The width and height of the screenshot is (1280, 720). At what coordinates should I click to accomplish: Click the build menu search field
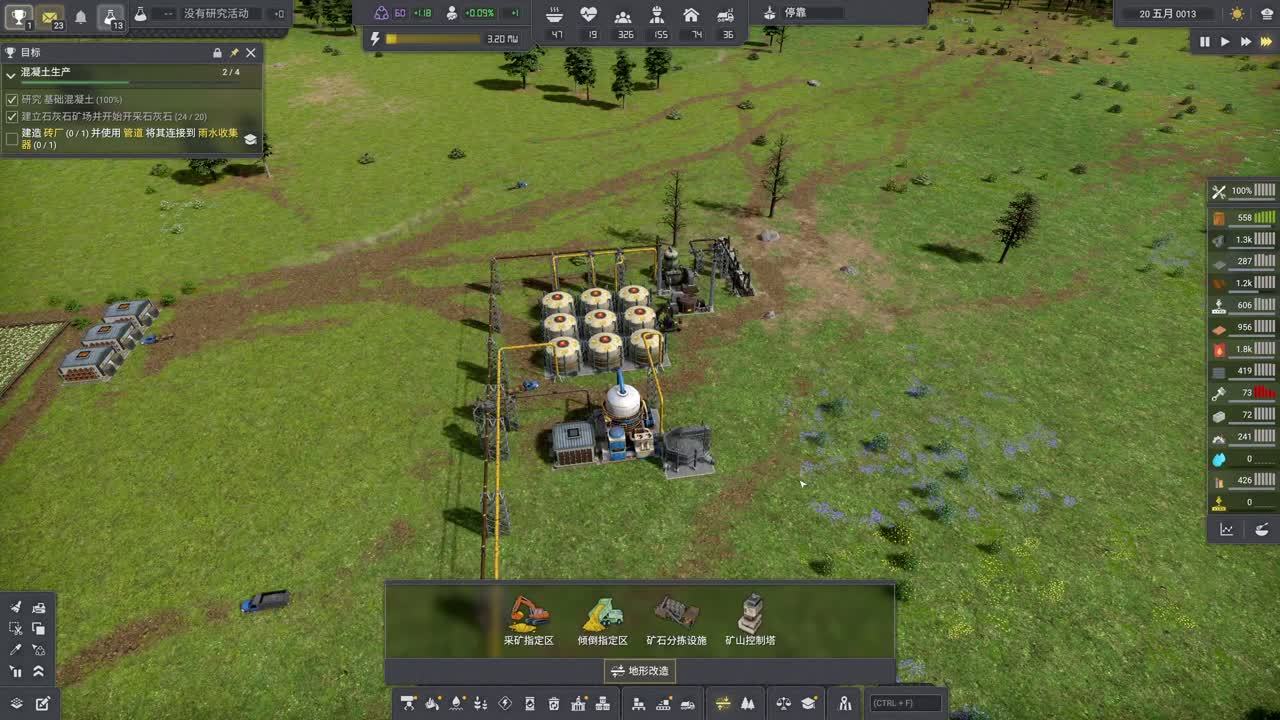(x=906, y=703)
